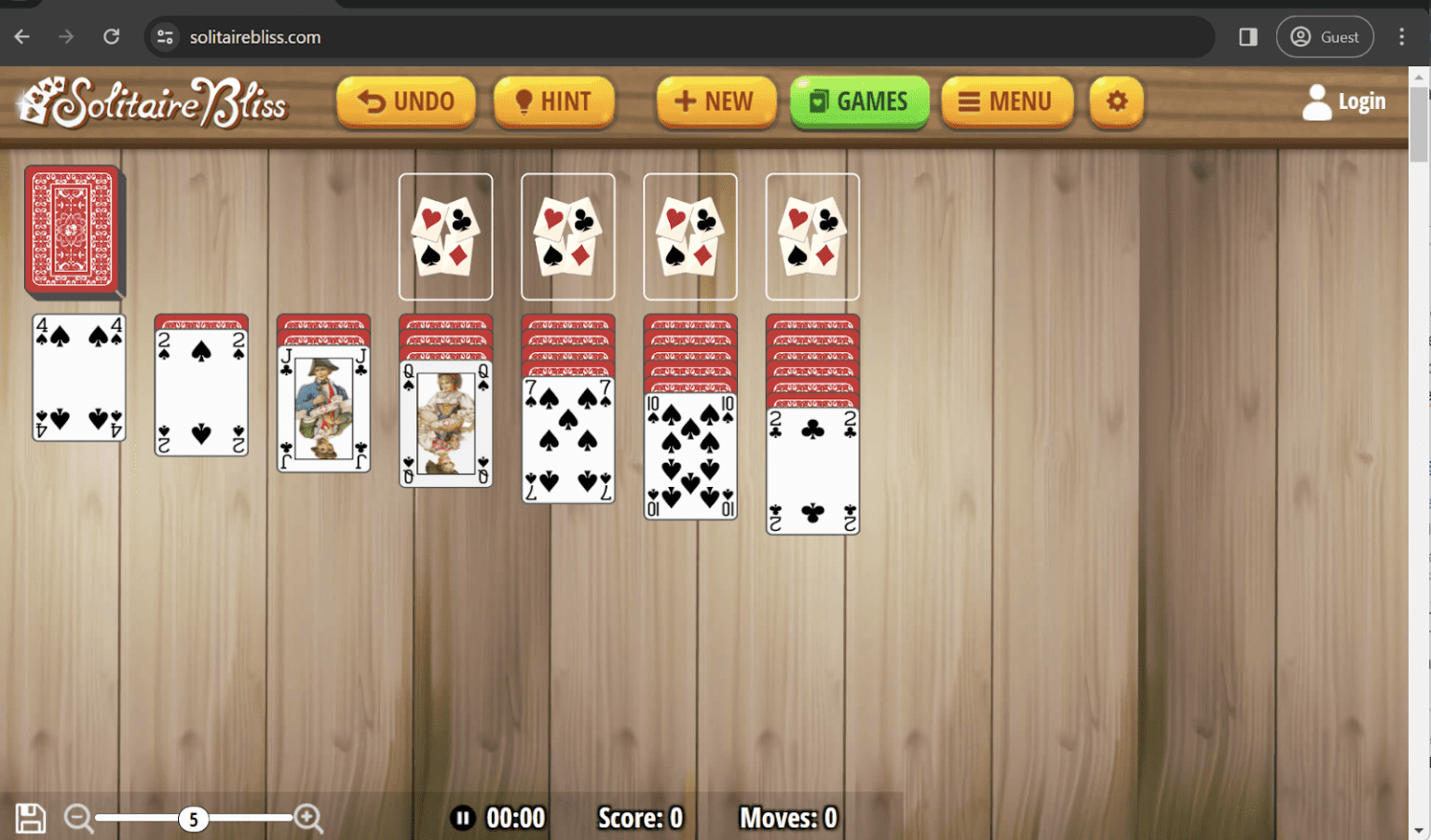Click the Login link
Viewport: 1431px width, 840px height.
[1362, 101]
